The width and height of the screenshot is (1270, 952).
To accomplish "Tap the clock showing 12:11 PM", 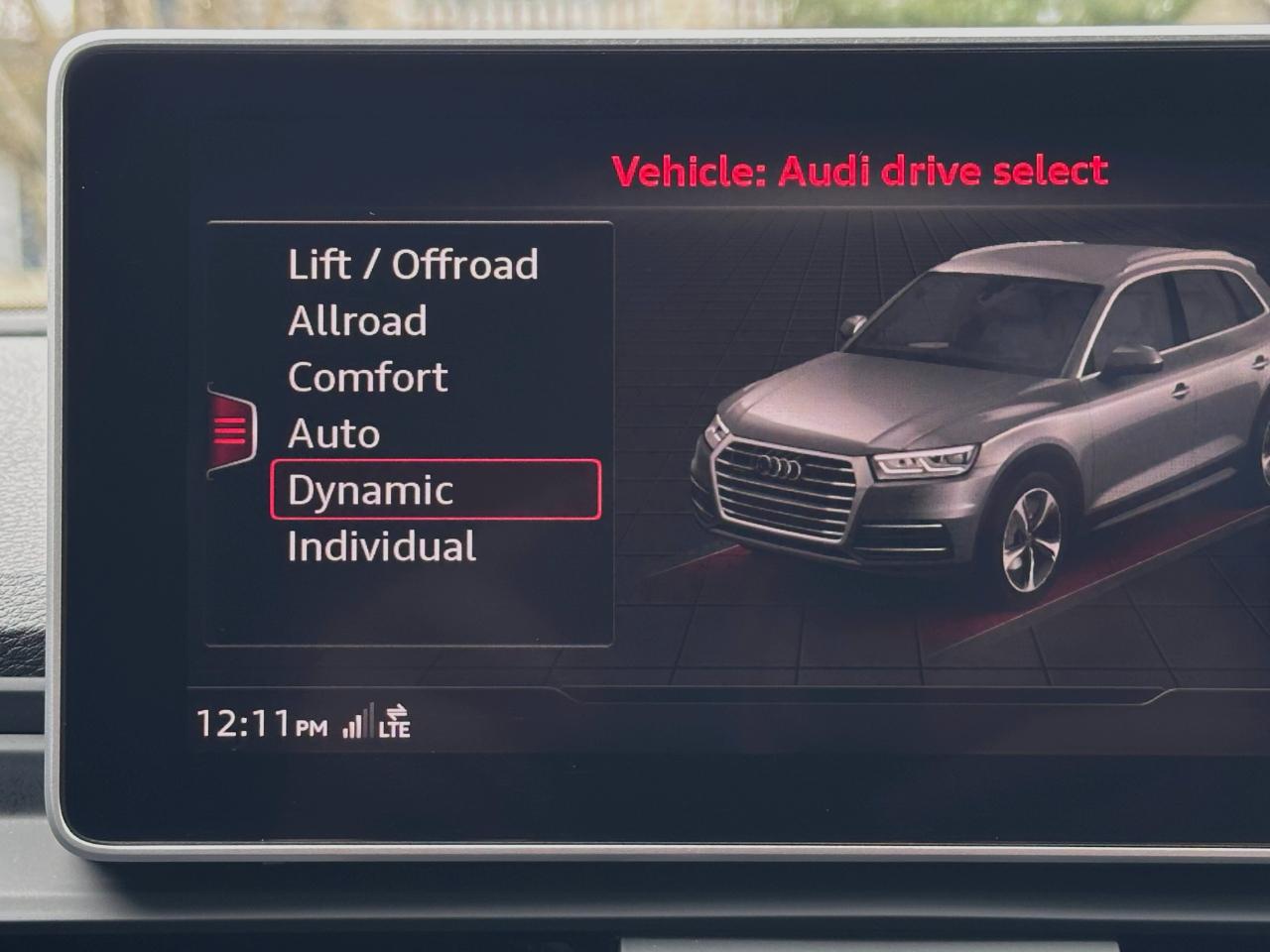I will click(251, 725).
